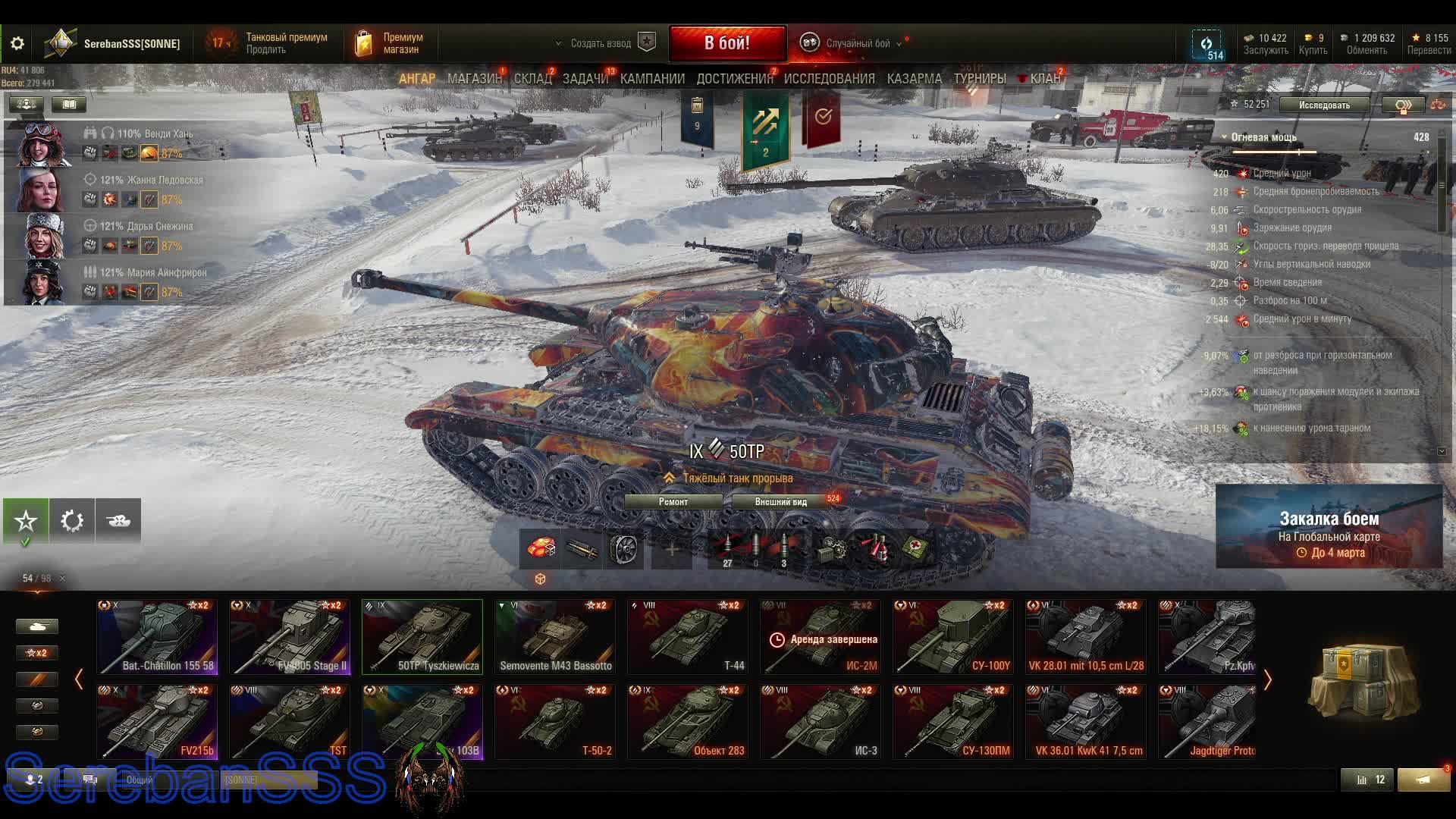This screenshot has height=819, width=1456.
Task: Select the Bat.-Châtillon 155 58 tank
Action: tap(157, 637)
